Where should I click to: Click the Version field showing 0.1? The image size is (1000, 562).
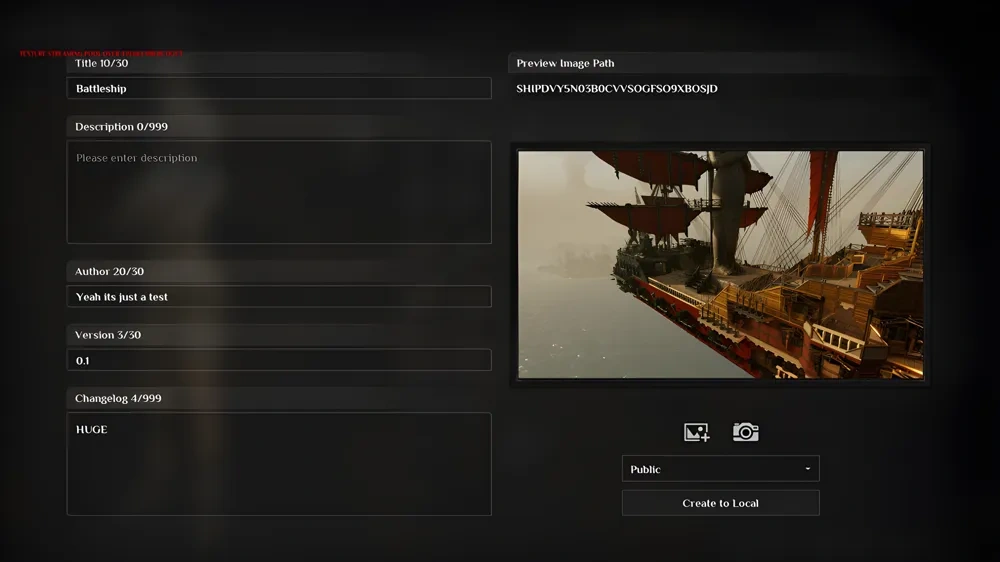(279, 360)
